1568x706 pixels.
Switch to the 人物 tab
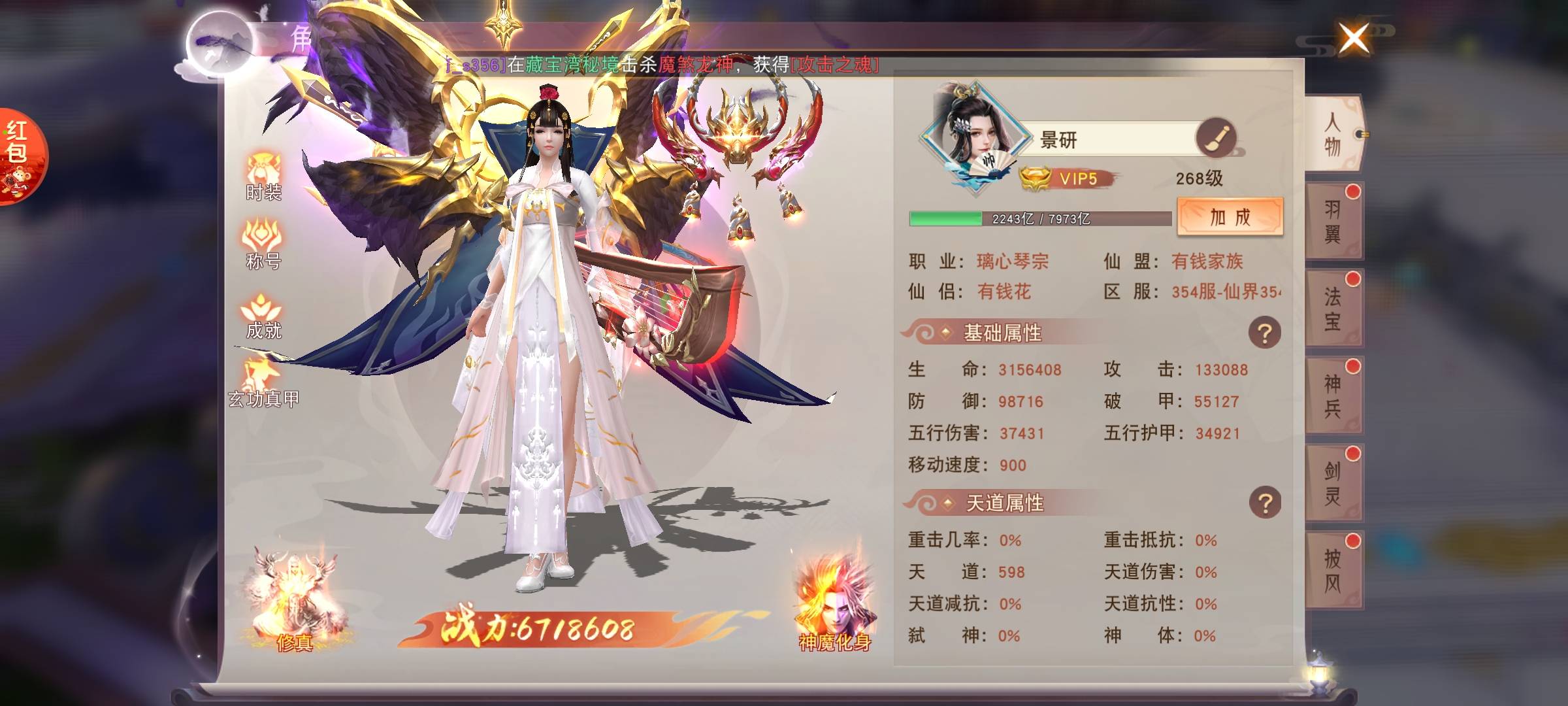click(1333, 133)
